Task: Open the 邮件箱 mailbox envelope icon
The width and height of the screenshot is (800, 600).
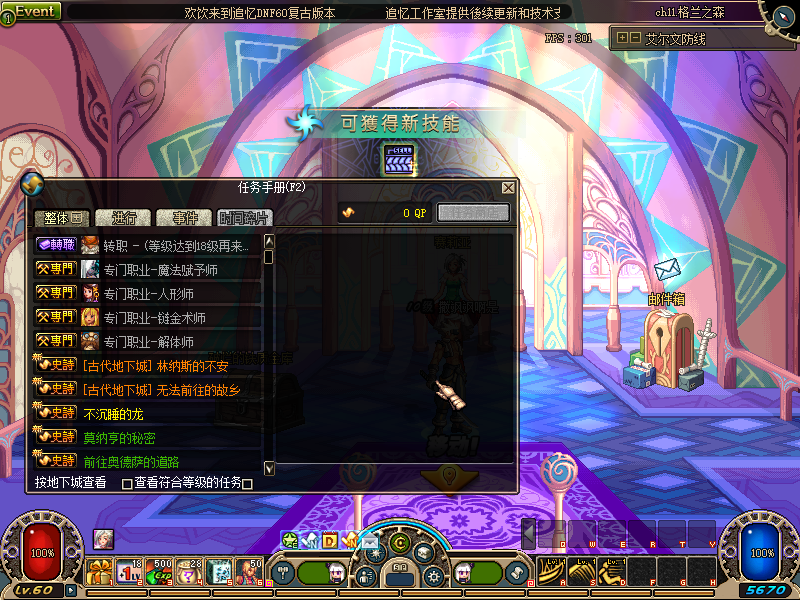Action: coord(667,270)
